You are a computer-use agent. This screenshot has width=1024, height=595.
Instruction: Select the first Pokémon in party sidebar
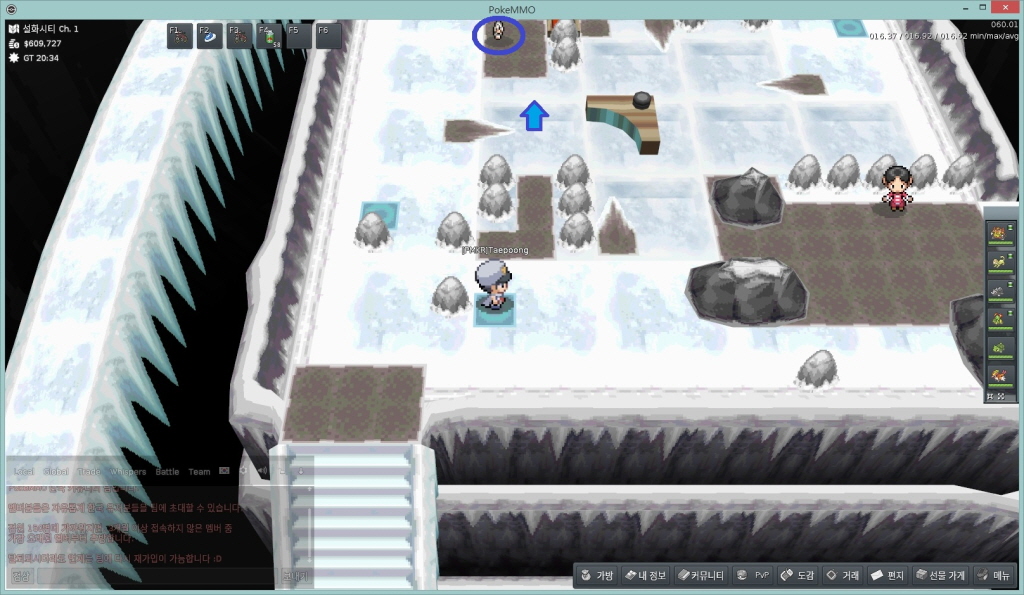point(997,234)
